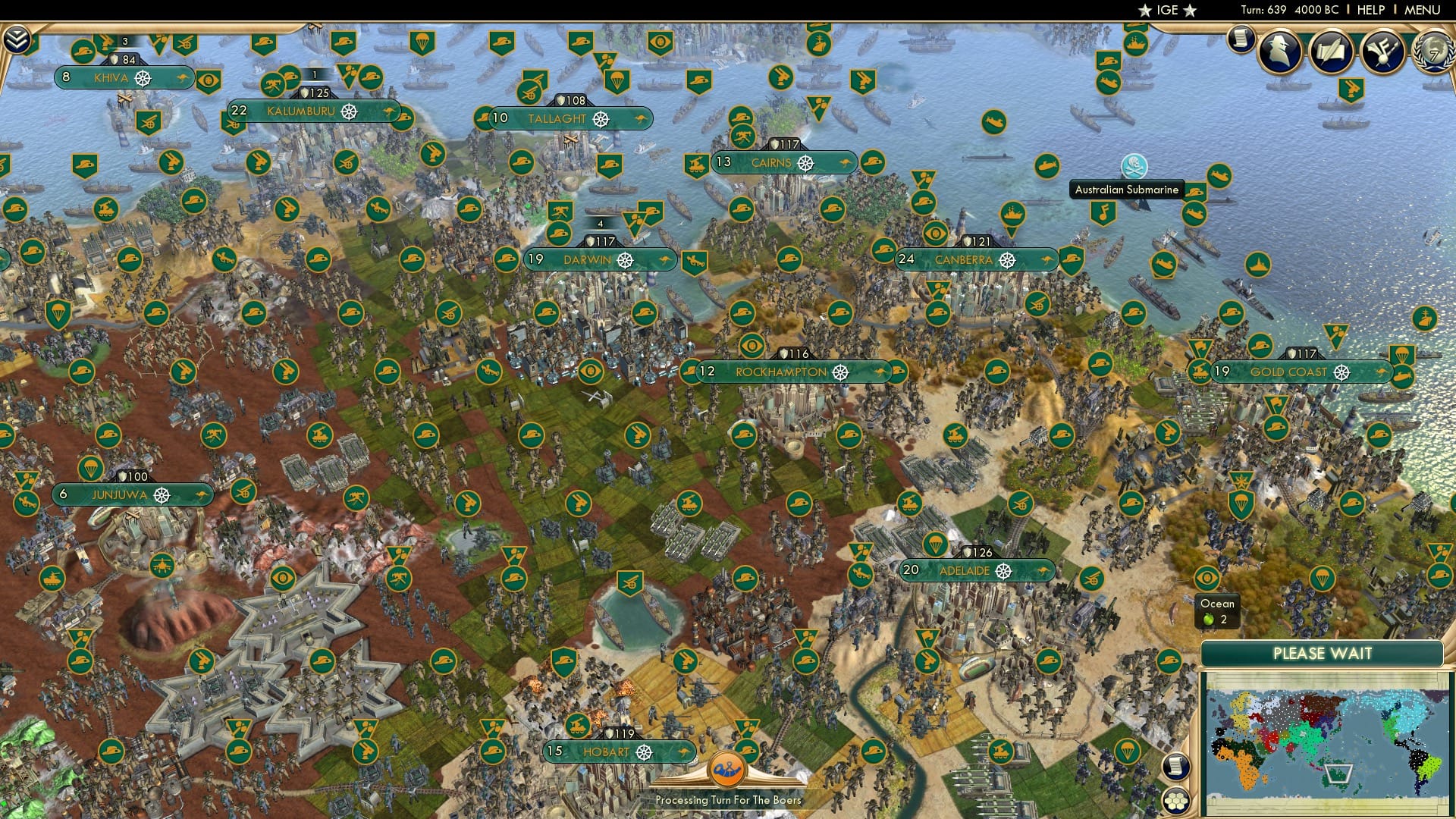Click the honeycomb hex icon beside the minimap
Image resolution: width=1456 pixels, height=819 pixels.
point(1175,801)
